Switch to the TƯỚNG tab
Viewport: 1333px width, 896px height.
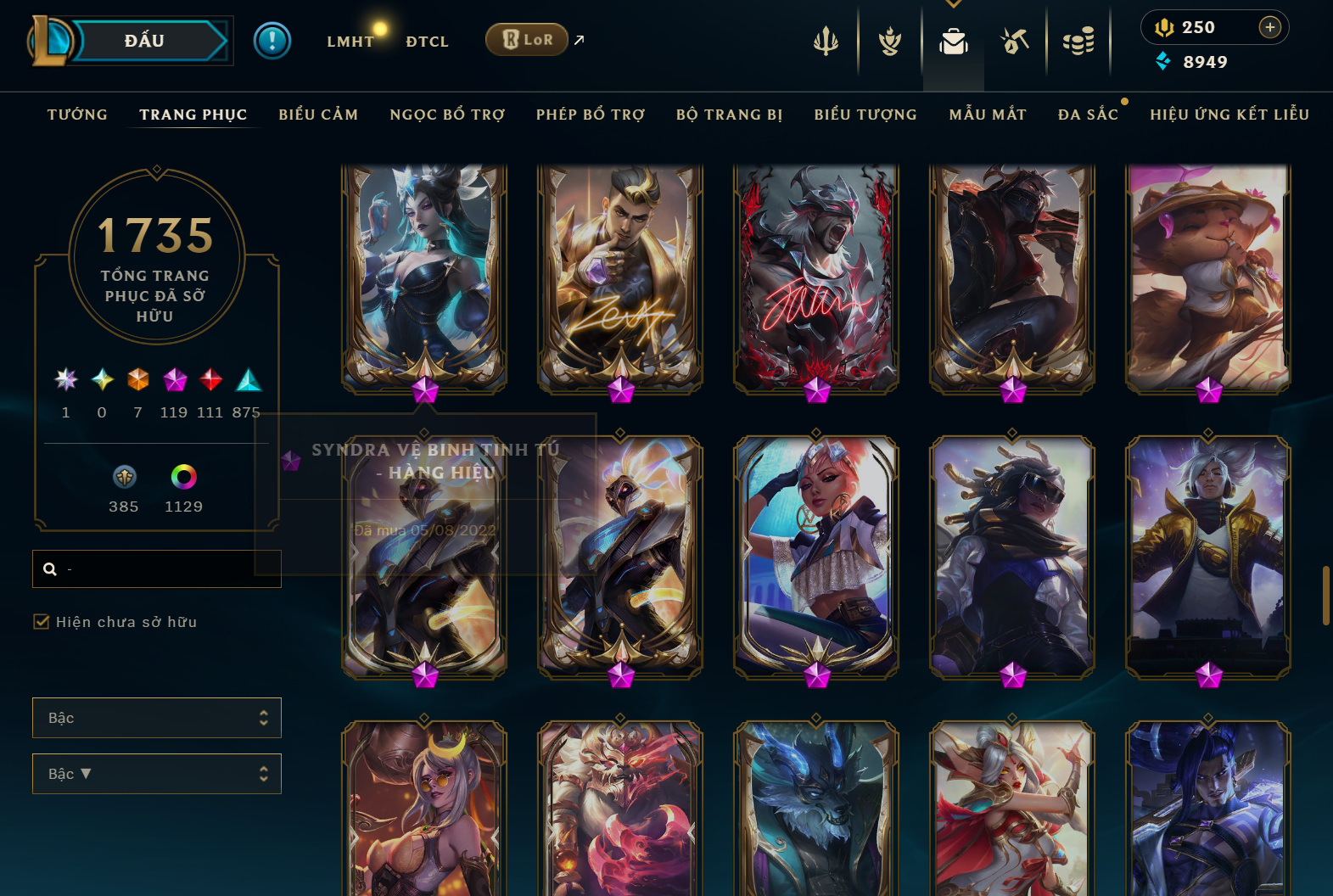coord(77,114)
